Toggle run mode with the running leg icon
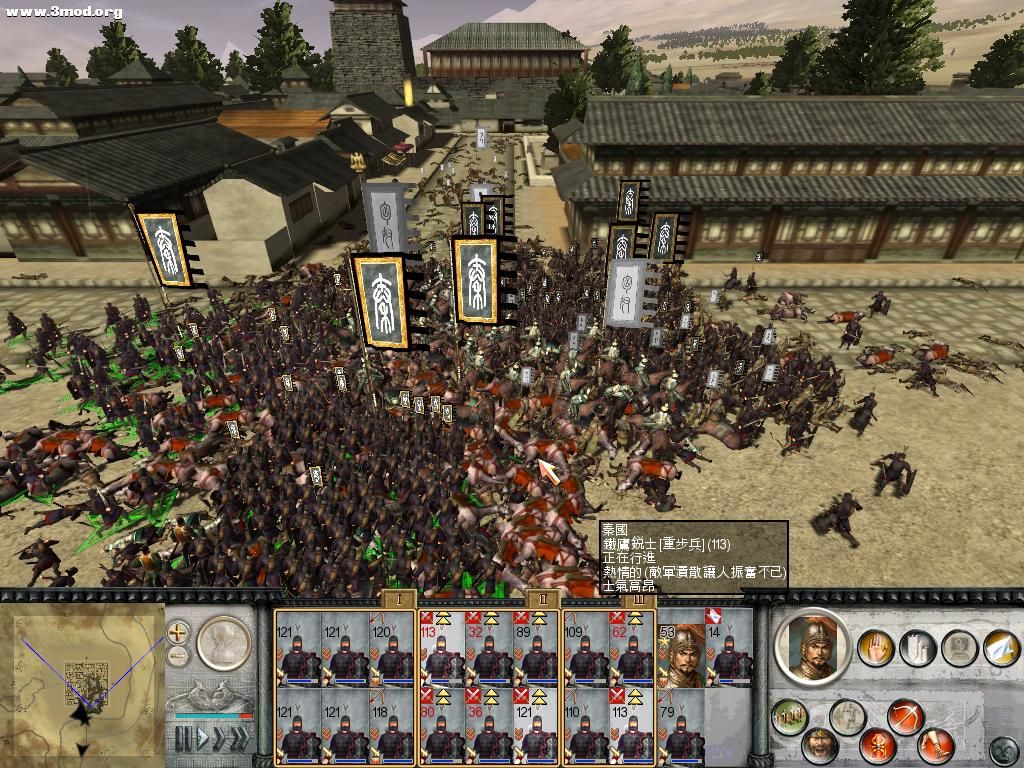Screen dimensions: 1024x768 pos(935,745)
